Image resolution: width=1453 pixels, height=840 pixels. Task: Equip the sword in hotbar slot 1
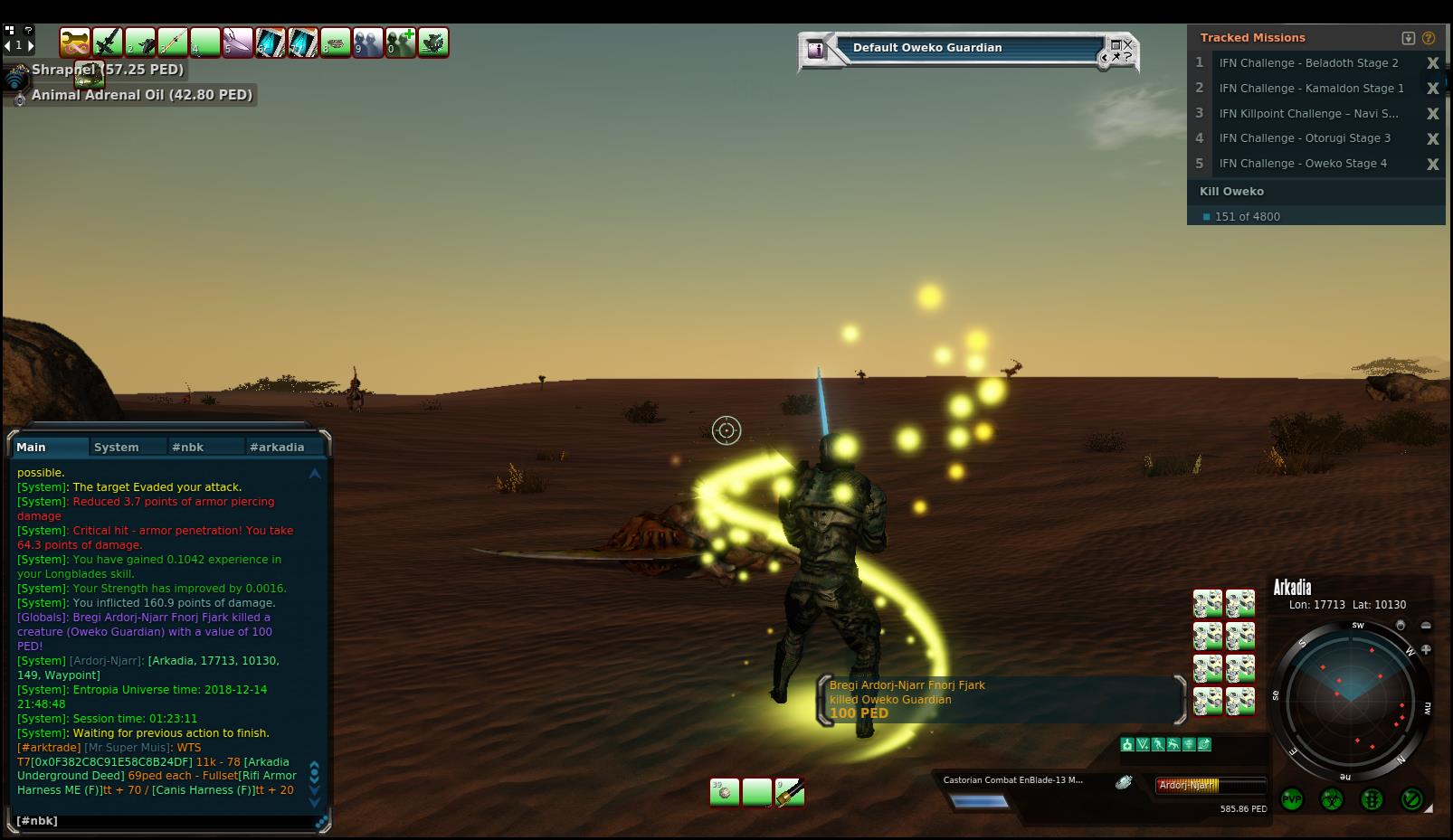pos(108,42)
